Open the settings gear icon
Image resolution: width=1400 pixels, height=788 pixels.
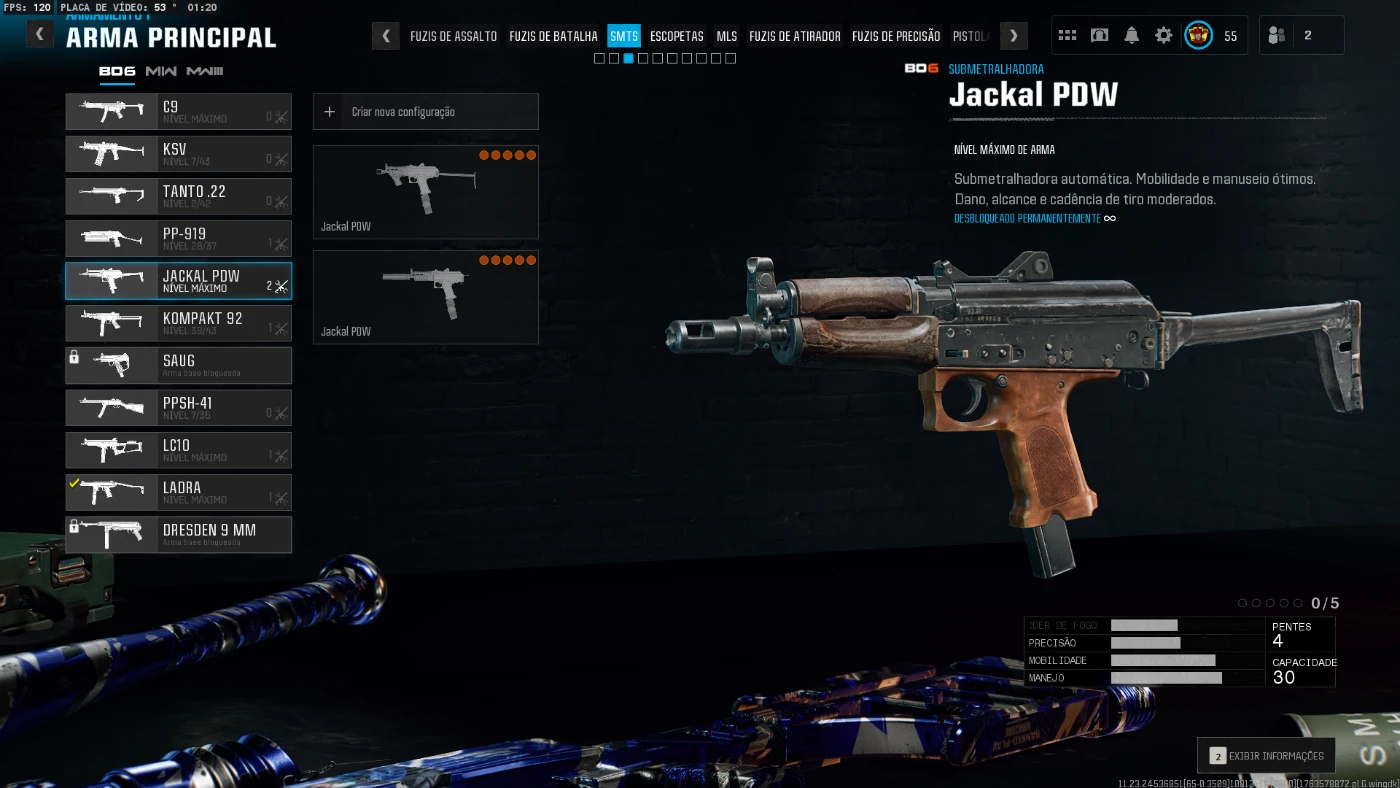(1164, 36)
